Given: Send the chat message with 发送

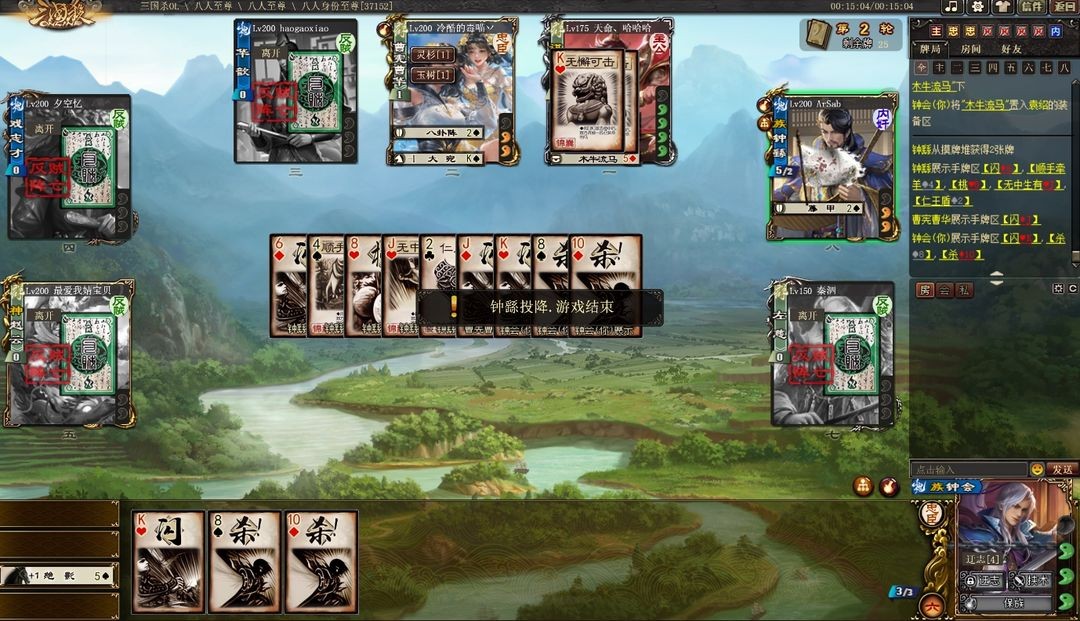Looking at the screenshot, I should click(x=1063, y=469).
